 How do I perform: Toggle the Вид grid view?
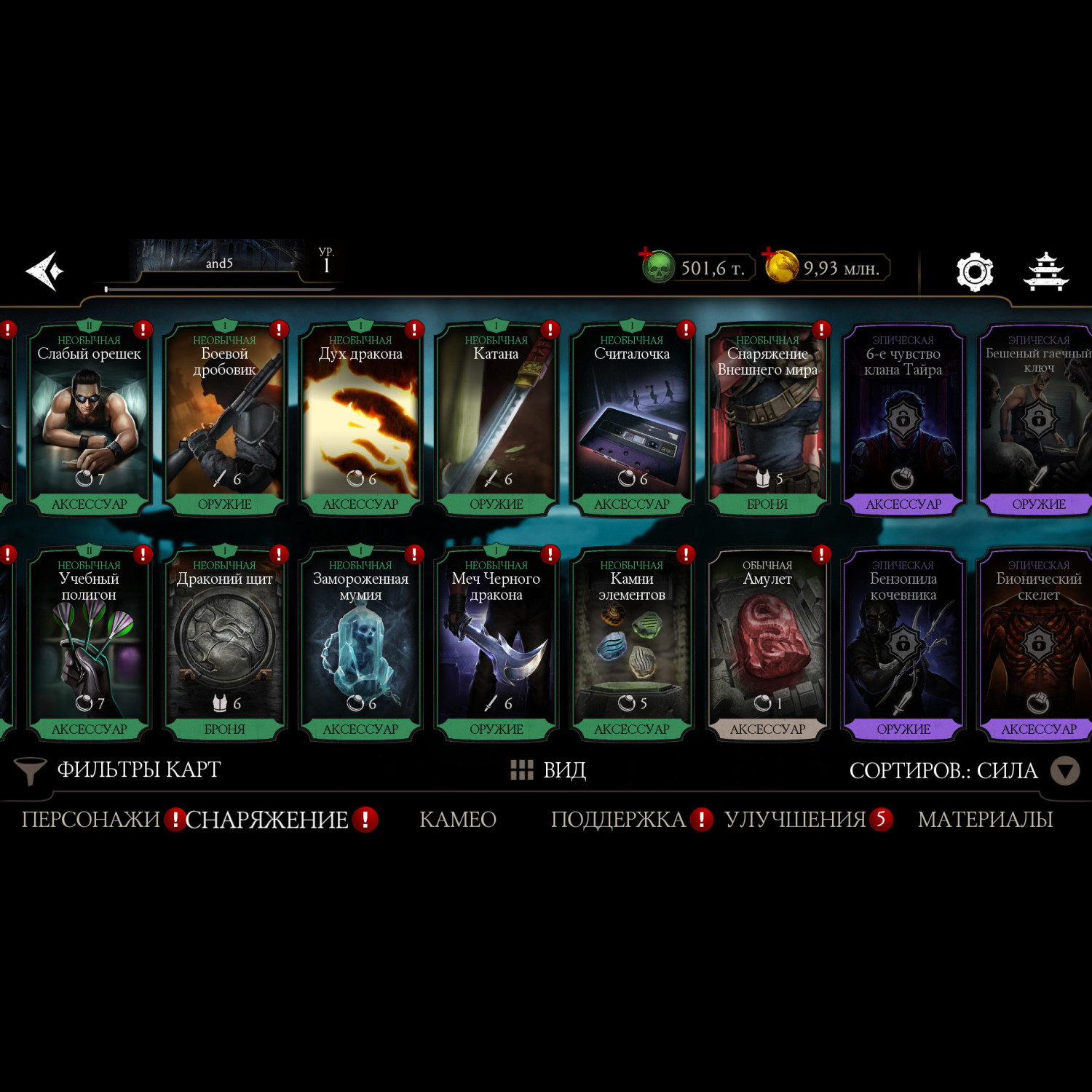point(548,770)
